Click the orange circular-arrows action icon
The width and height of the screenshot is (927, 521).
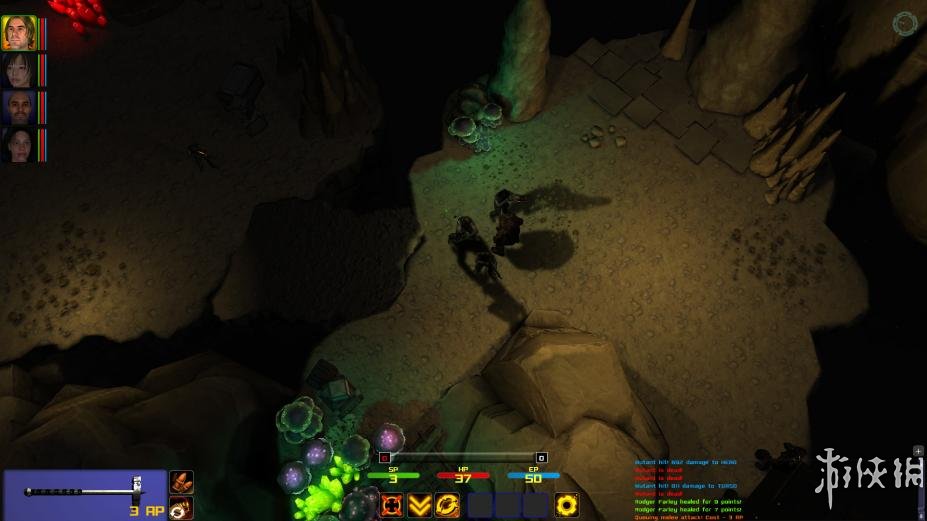(448, 505)
